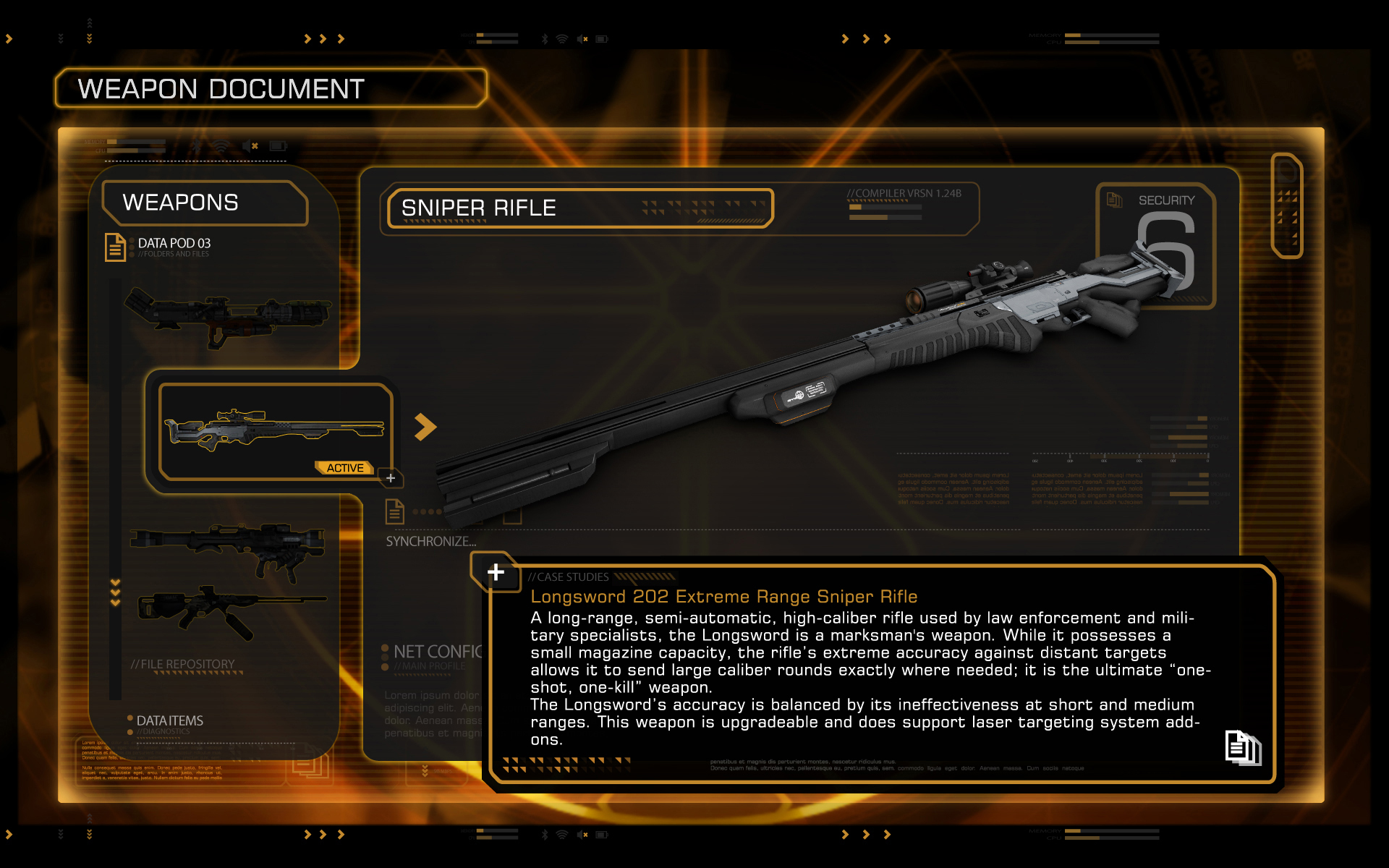Click the small plus beside the active weapon
The height and width of the screenshot is (868, 1389).
391,478
